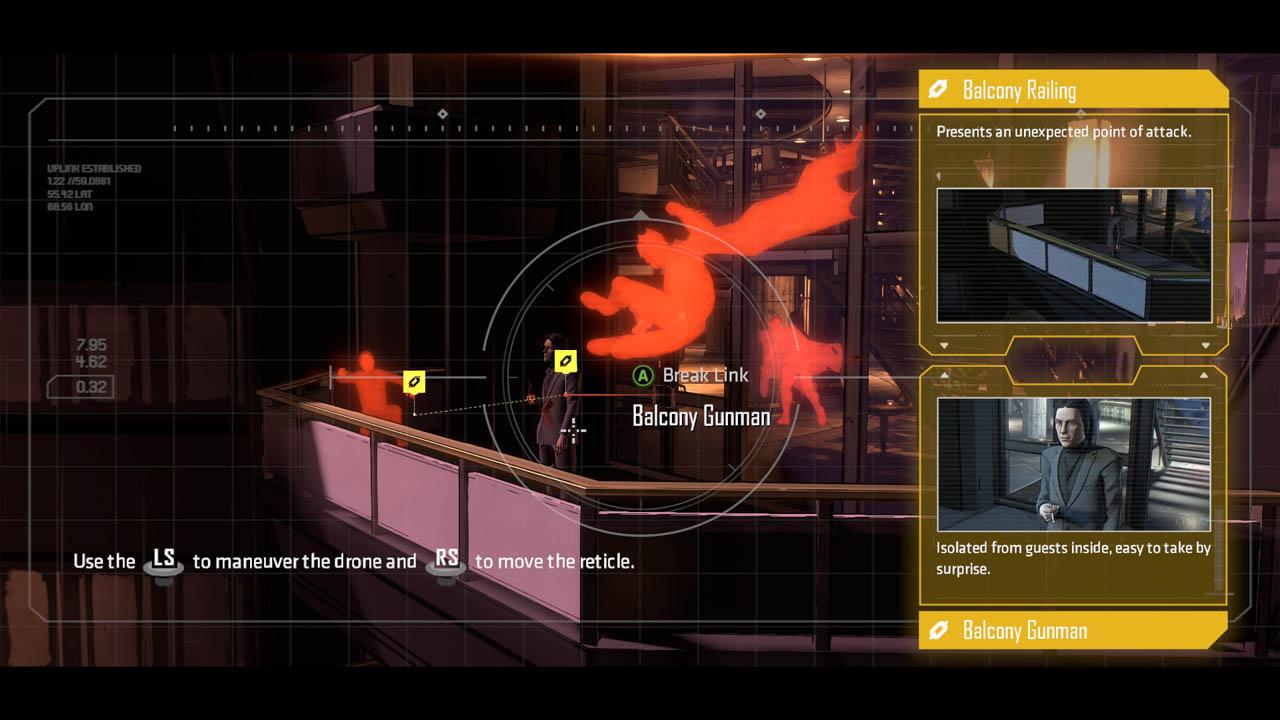1280x720 pixels.
Task: Click the Balcony Gunman portrait thumbnail
Action: [x=1074, y=464]
